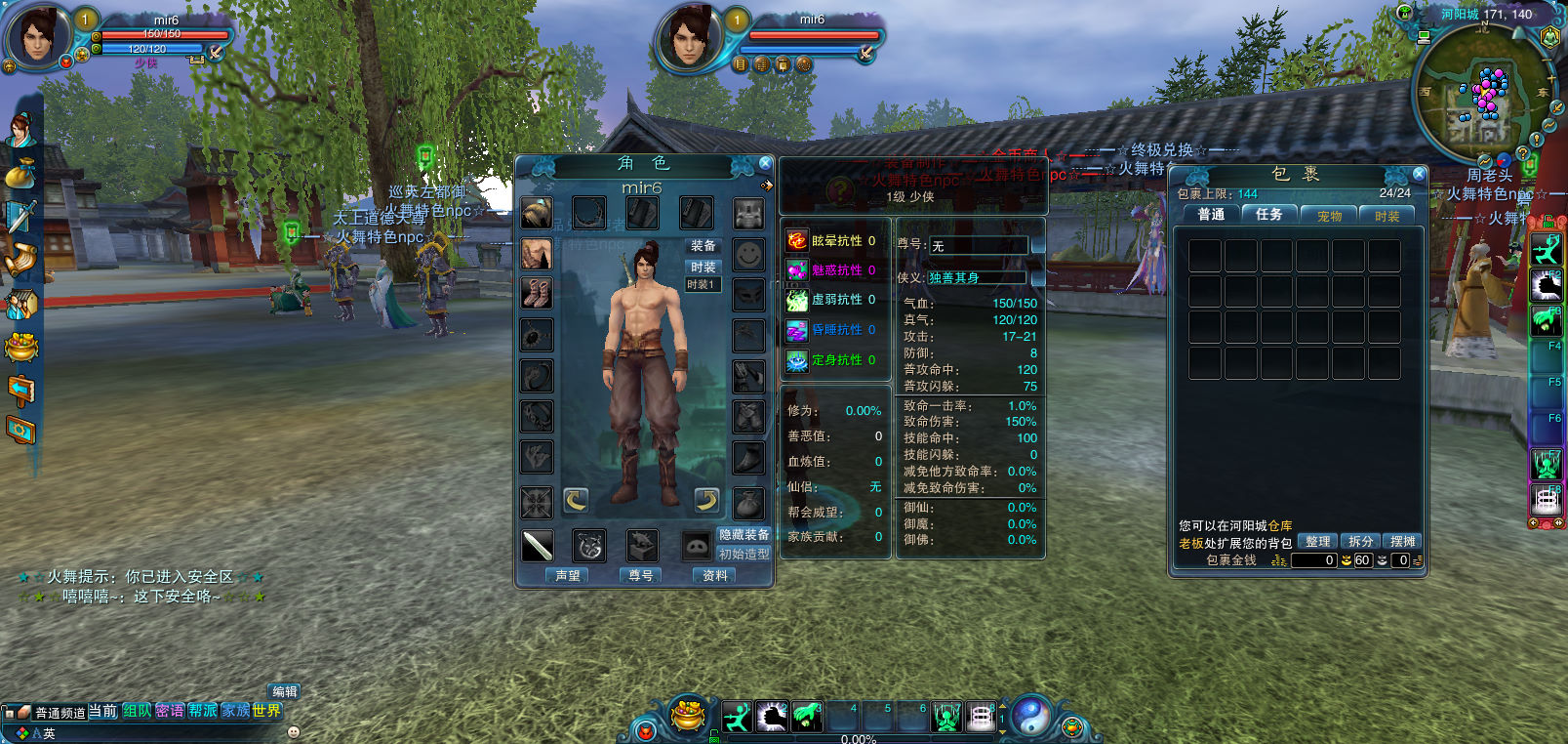Click the 编辑 chat edit button
Viewport: 1568px width, 744px height.
(x=284, y=691)
